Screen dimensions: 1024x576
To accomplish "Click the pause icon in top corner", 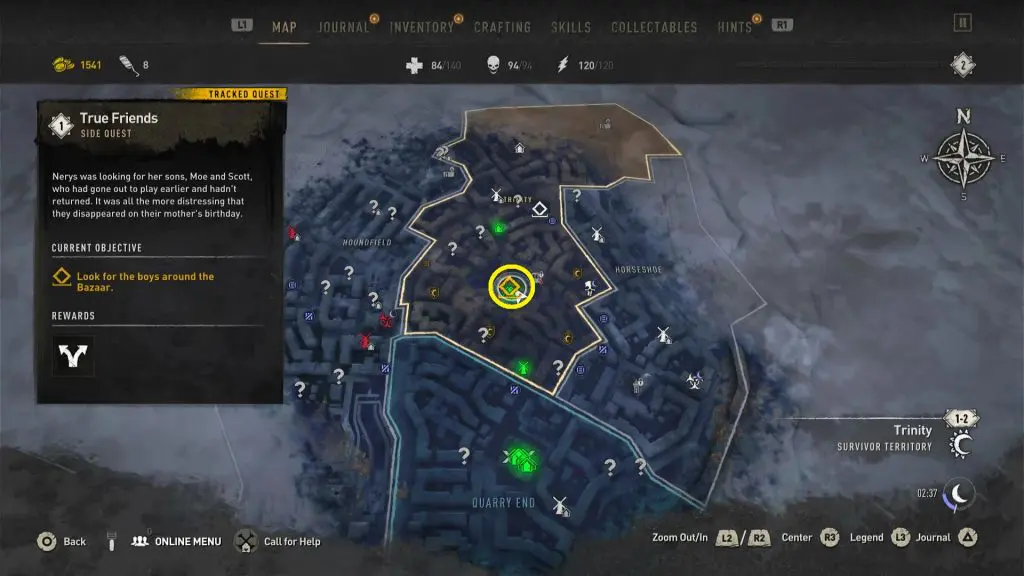I will tap(963, 23).
